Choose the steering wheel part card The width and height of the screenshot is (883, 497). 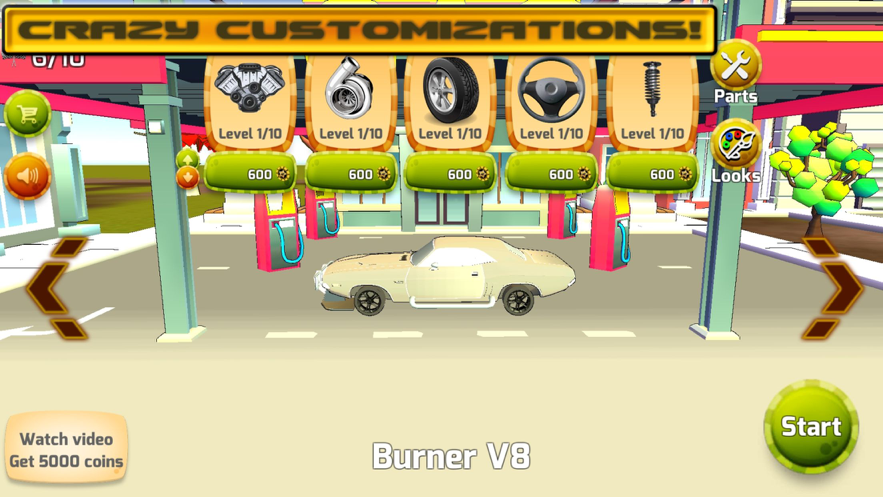point(552,101)
